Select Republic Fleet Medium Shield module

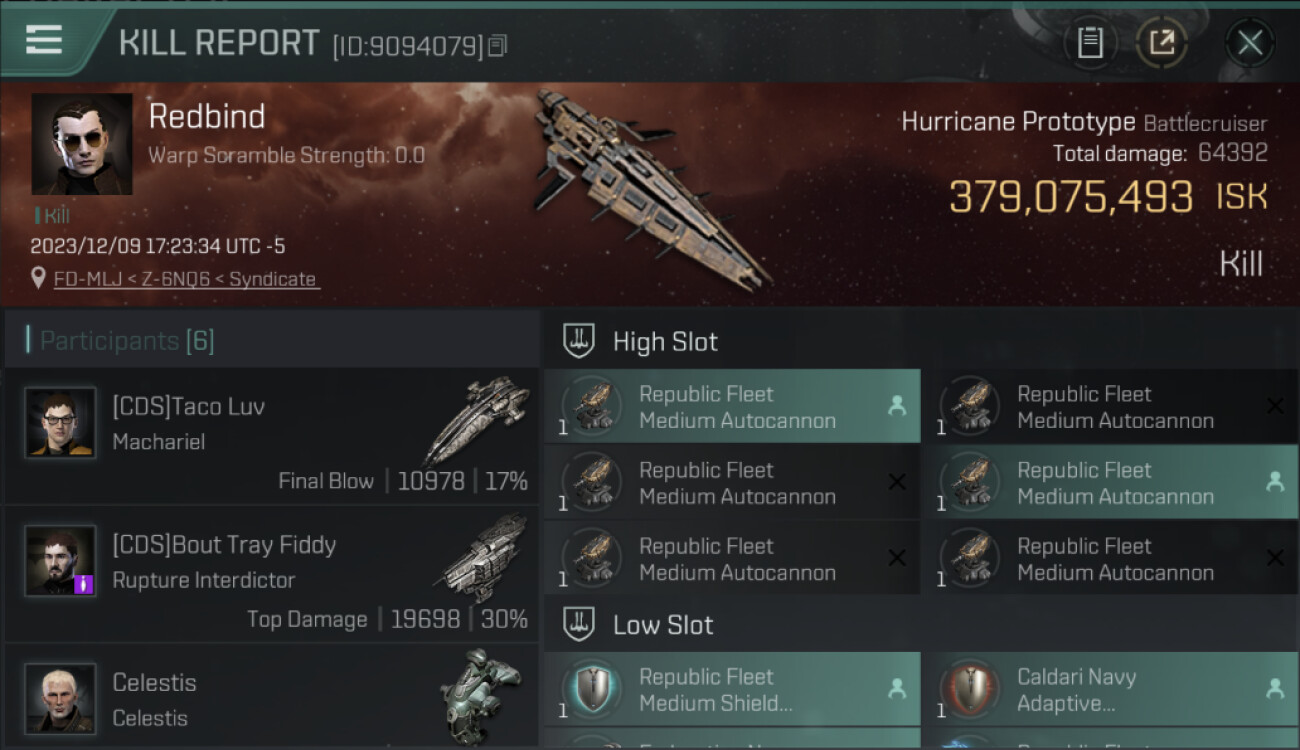click(732, 689)
